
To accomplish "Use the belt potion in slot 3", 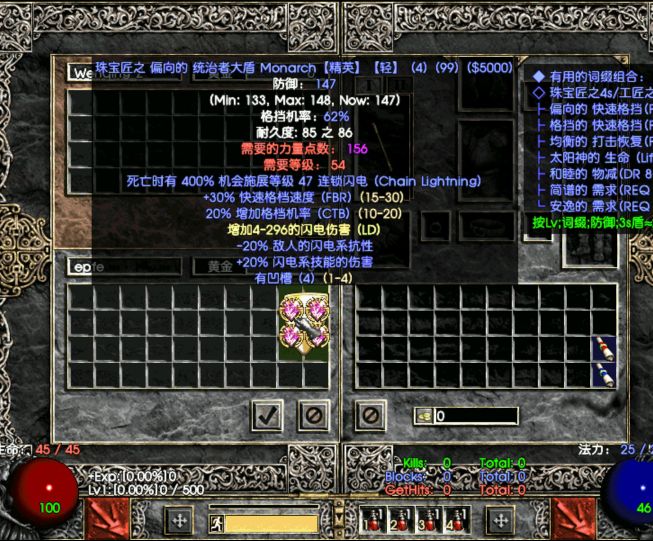I will 429,520.
